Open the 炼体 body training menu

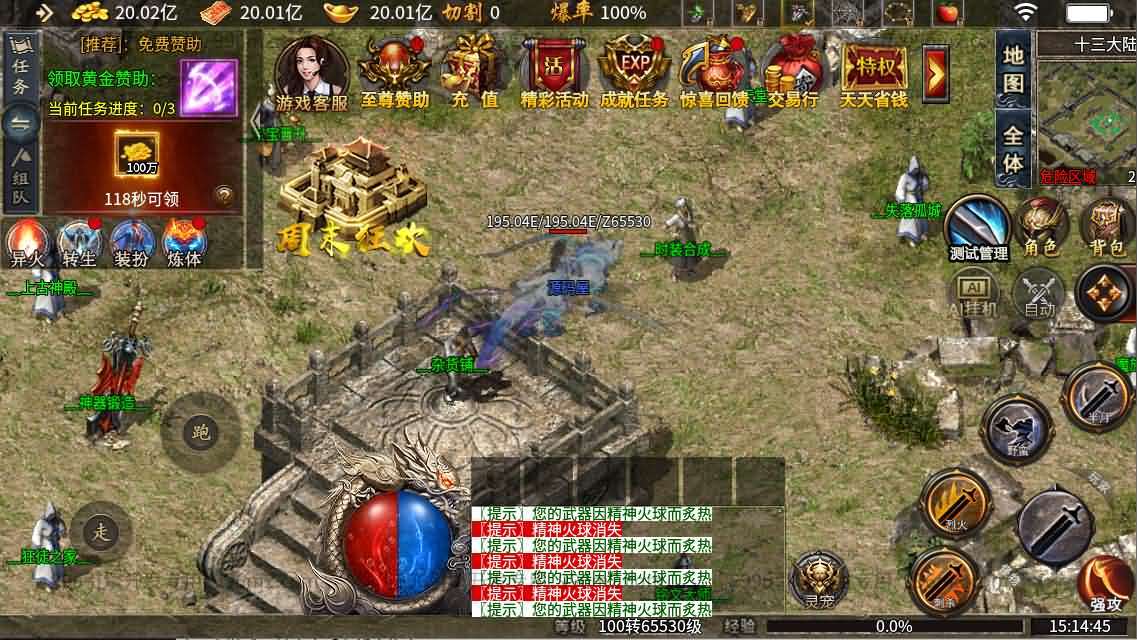(x=184, y=243)
